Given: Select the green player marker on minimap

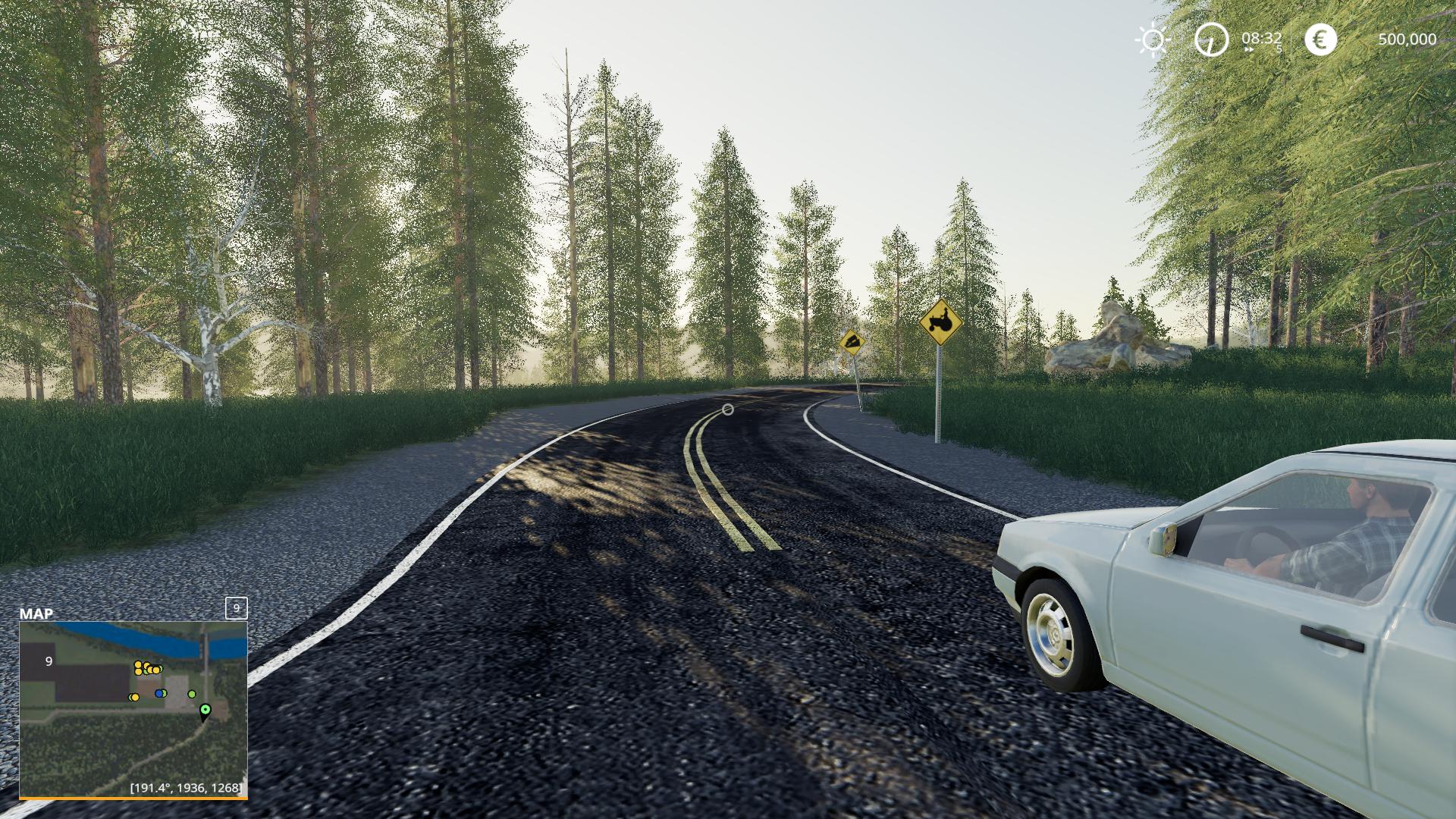Looking at the screenshot, I should coord(205,710).
